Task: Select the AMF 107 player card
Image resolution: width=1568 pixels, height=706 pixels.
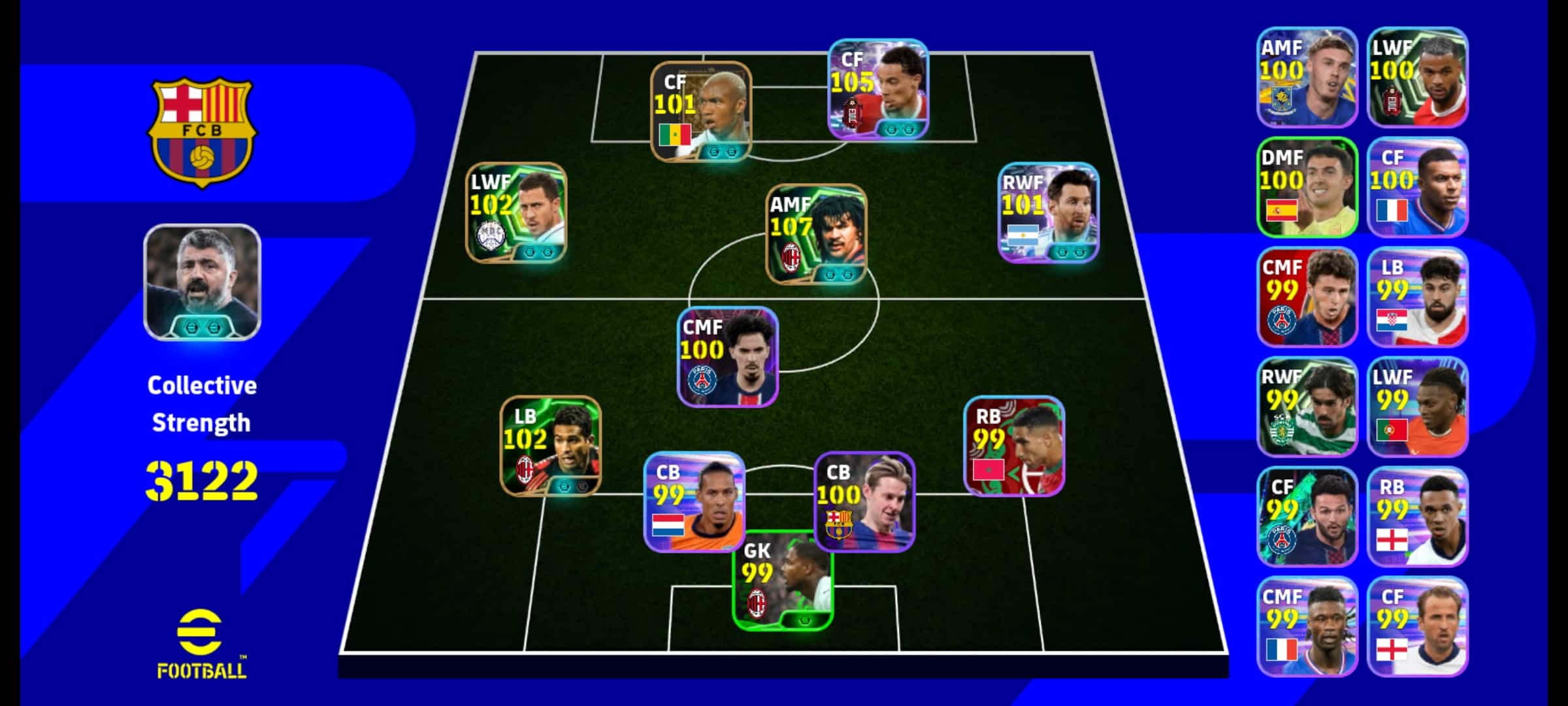Action: 816,235
